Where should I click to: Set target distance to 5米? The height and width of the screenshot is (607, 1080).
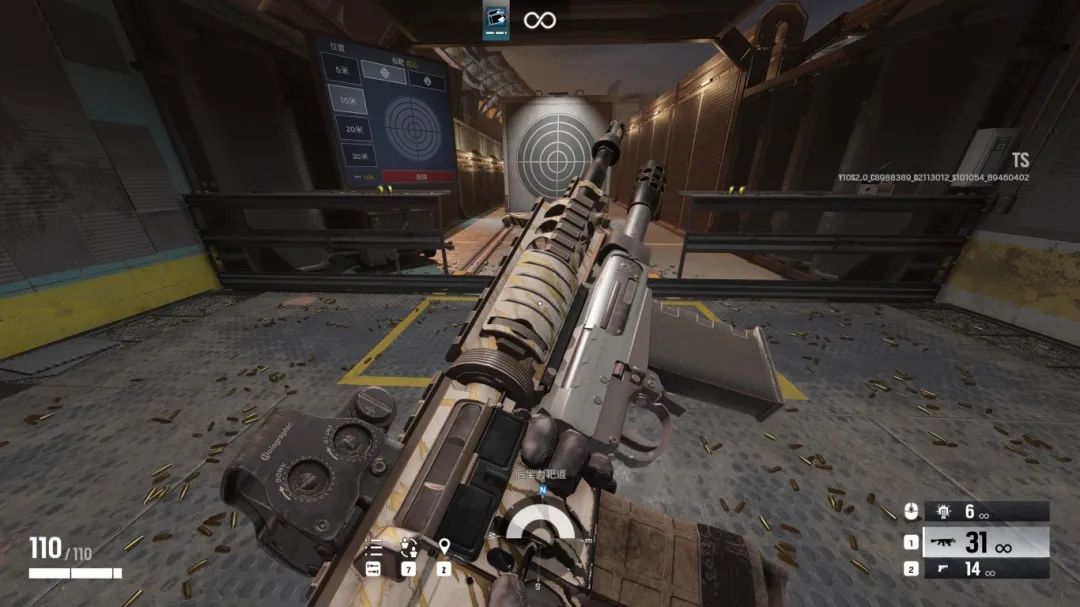344,70
